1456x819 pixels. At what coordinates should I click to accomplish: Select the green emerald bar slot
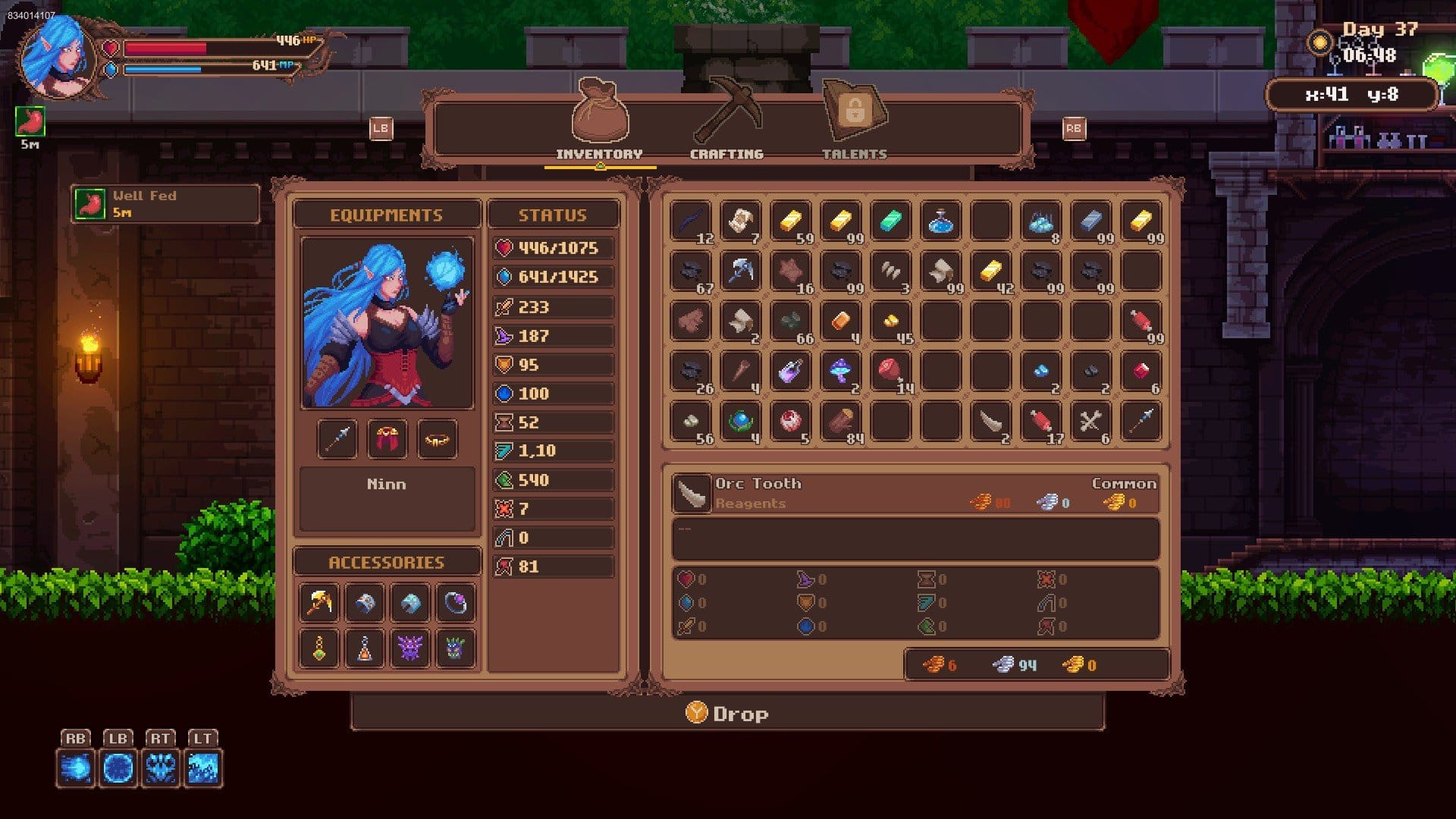point(890,221)
